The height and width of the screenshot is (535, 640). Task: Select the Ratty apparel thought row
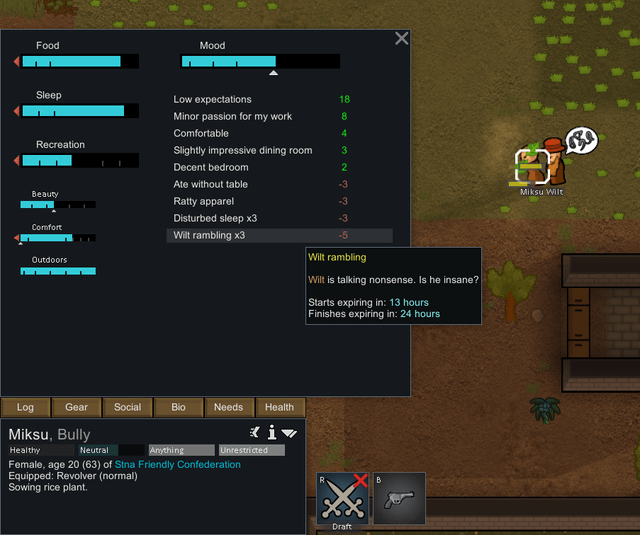(262, 201)
